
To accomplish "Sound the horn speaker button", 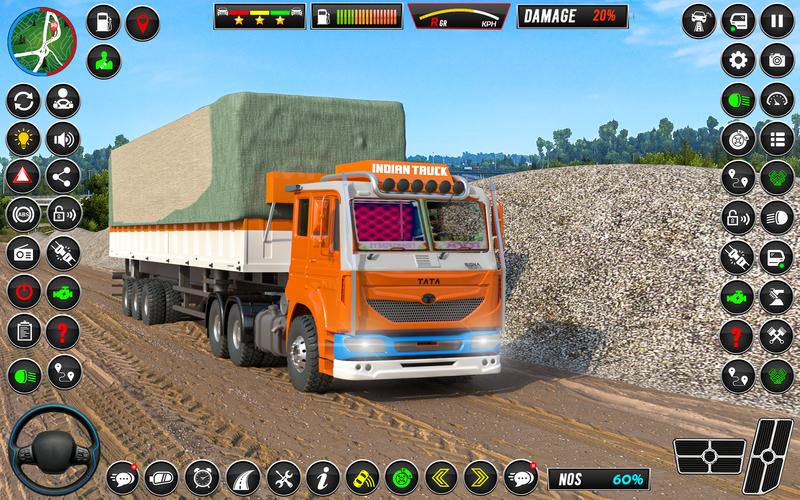I will 64,138.
